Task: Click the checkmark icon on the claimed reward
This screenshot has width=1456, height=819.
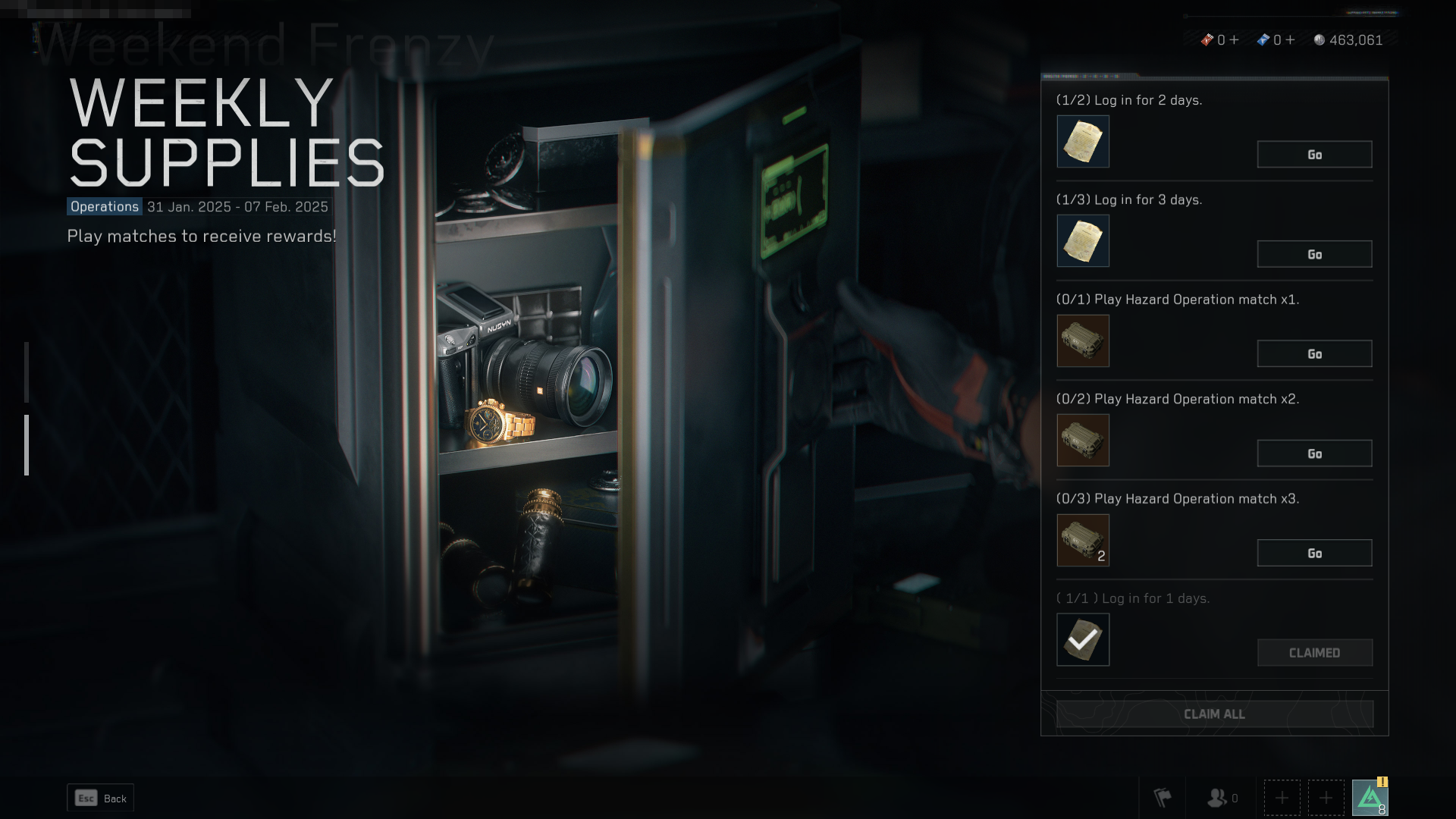Action: 1083,639
